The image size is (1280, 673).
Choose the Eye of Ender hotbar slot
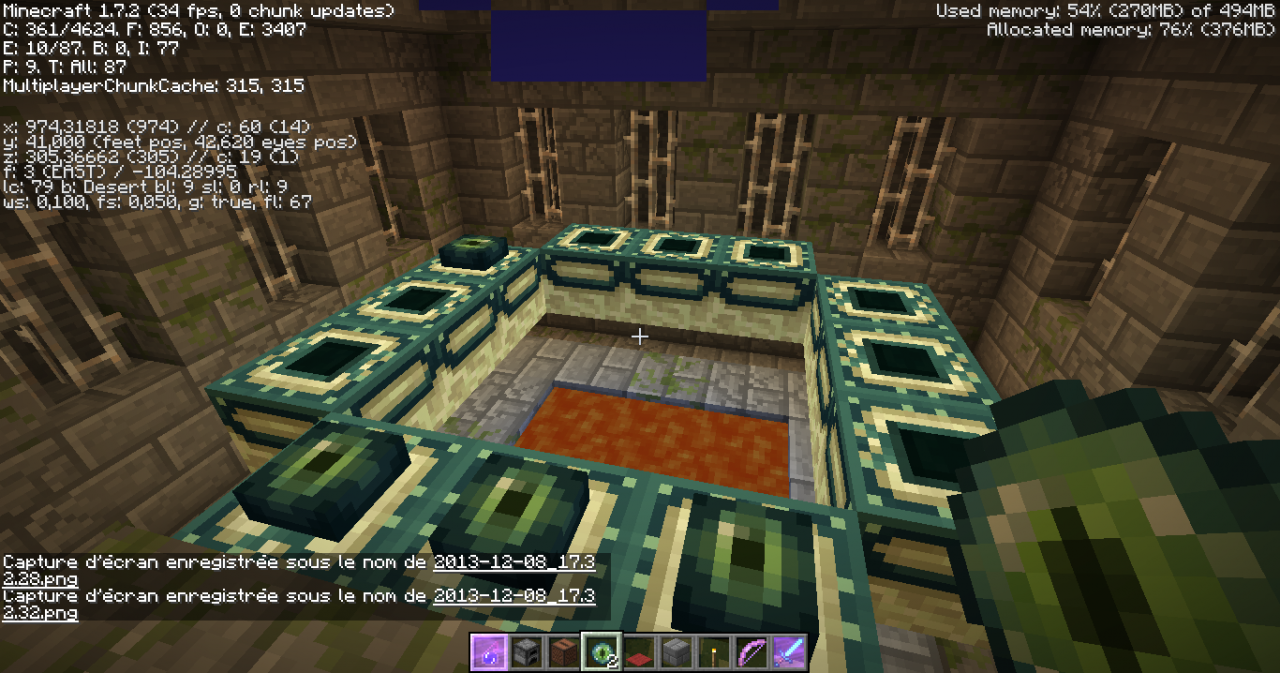602,652
